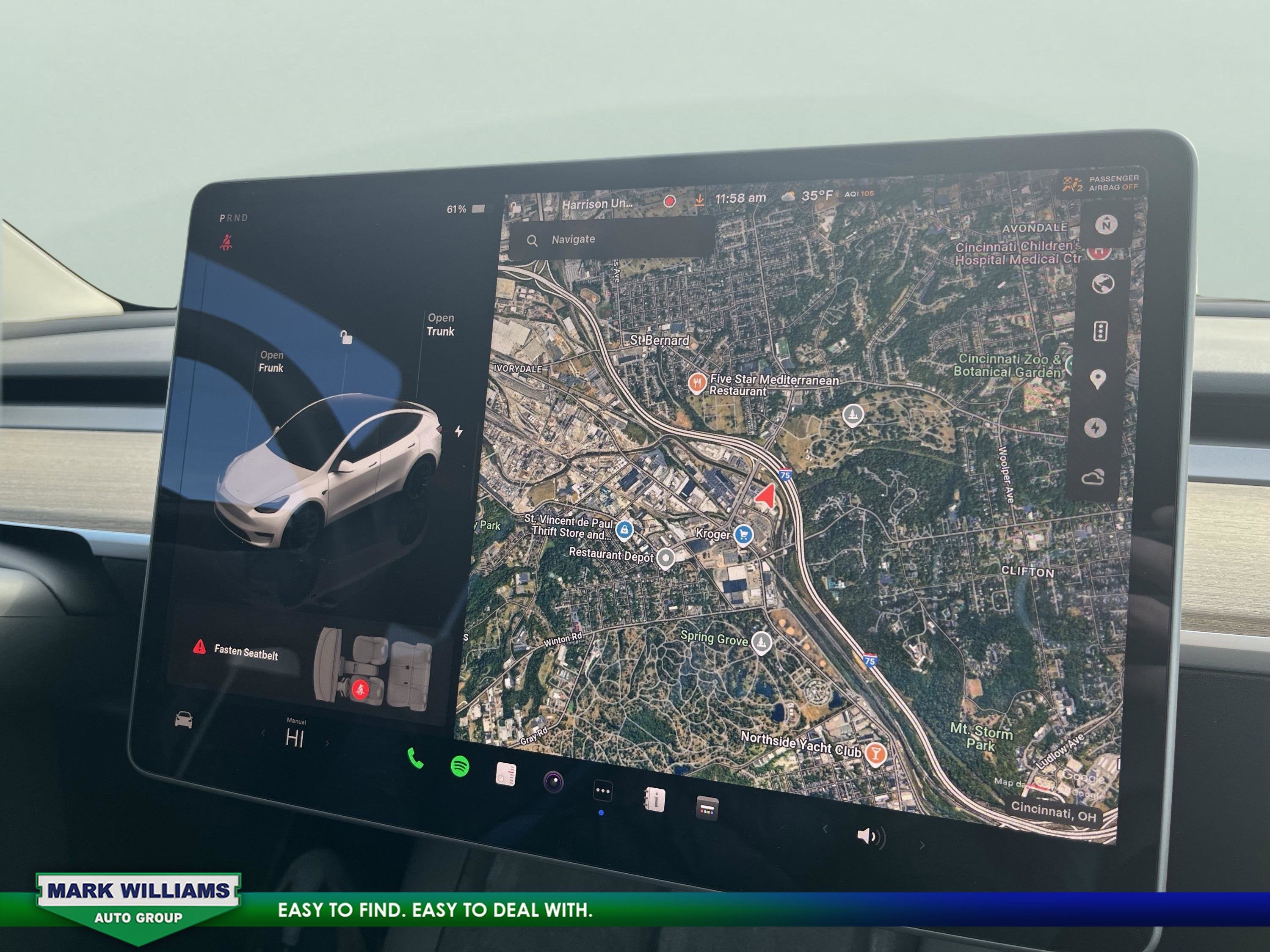The width and height of the screenshot is (1270, 952).
Task: Select the satellite globe map style icon
Action: coord(1103,283)
